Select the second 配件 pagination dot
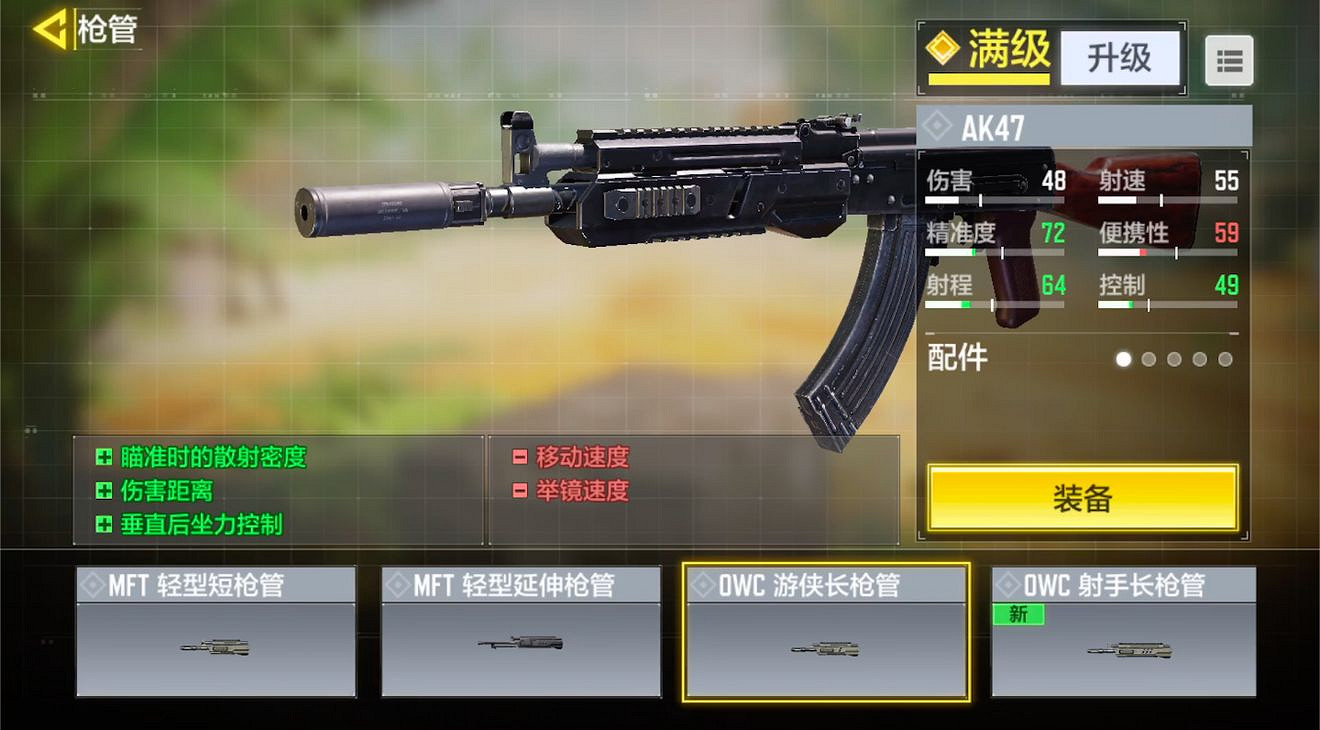1320x730 pixels. click(1148, 358)
